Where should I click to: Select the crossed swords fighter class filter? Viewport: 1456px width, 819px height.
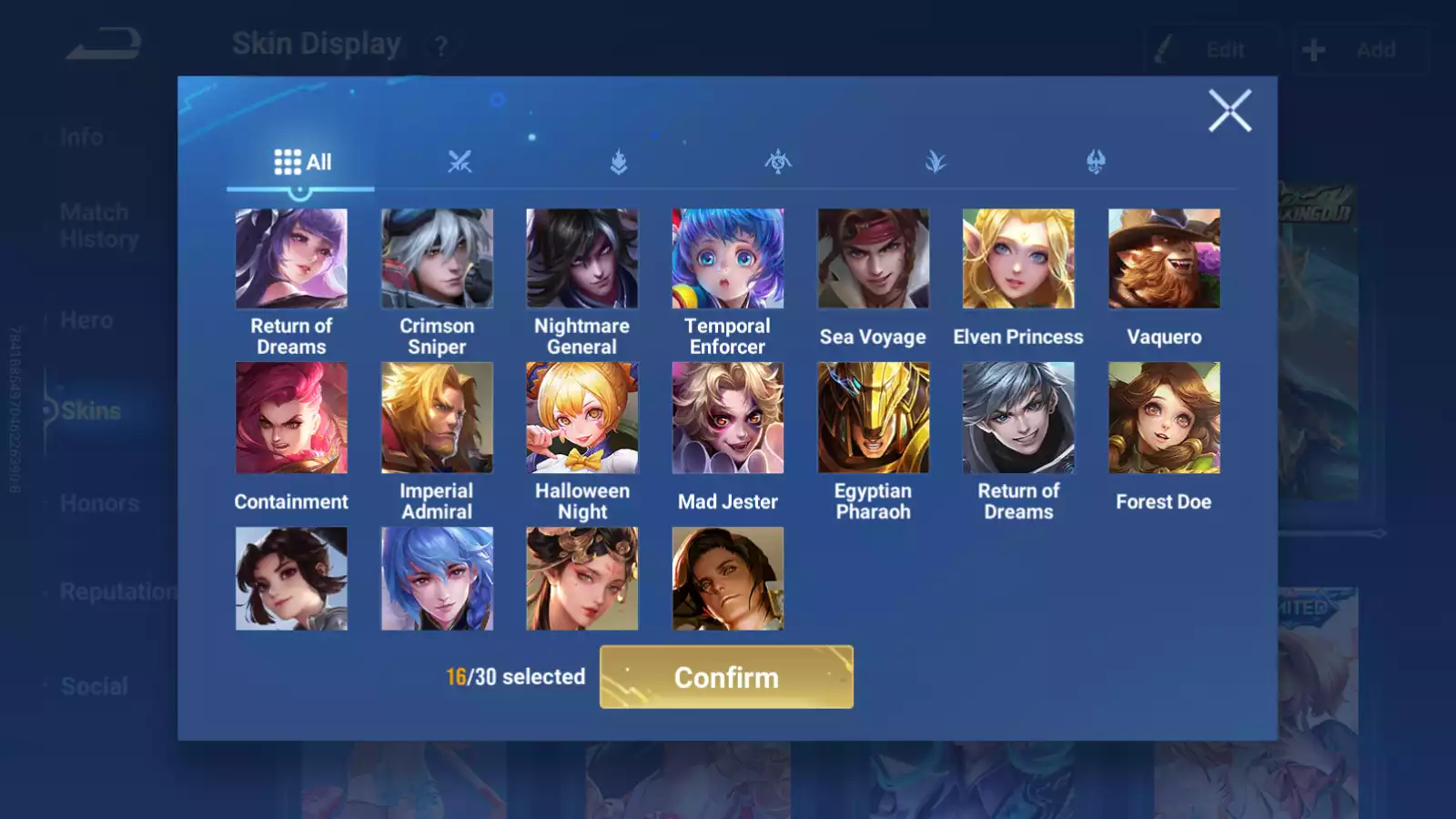[460, 162]
